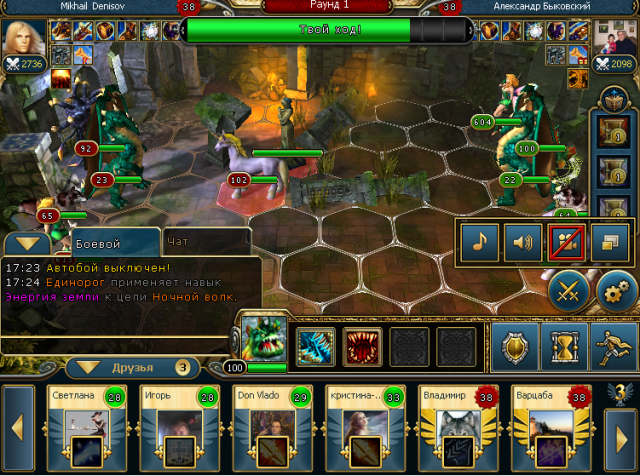Choose the shield defend action
This screenshot has height=476, width=640.
point(516,346)
